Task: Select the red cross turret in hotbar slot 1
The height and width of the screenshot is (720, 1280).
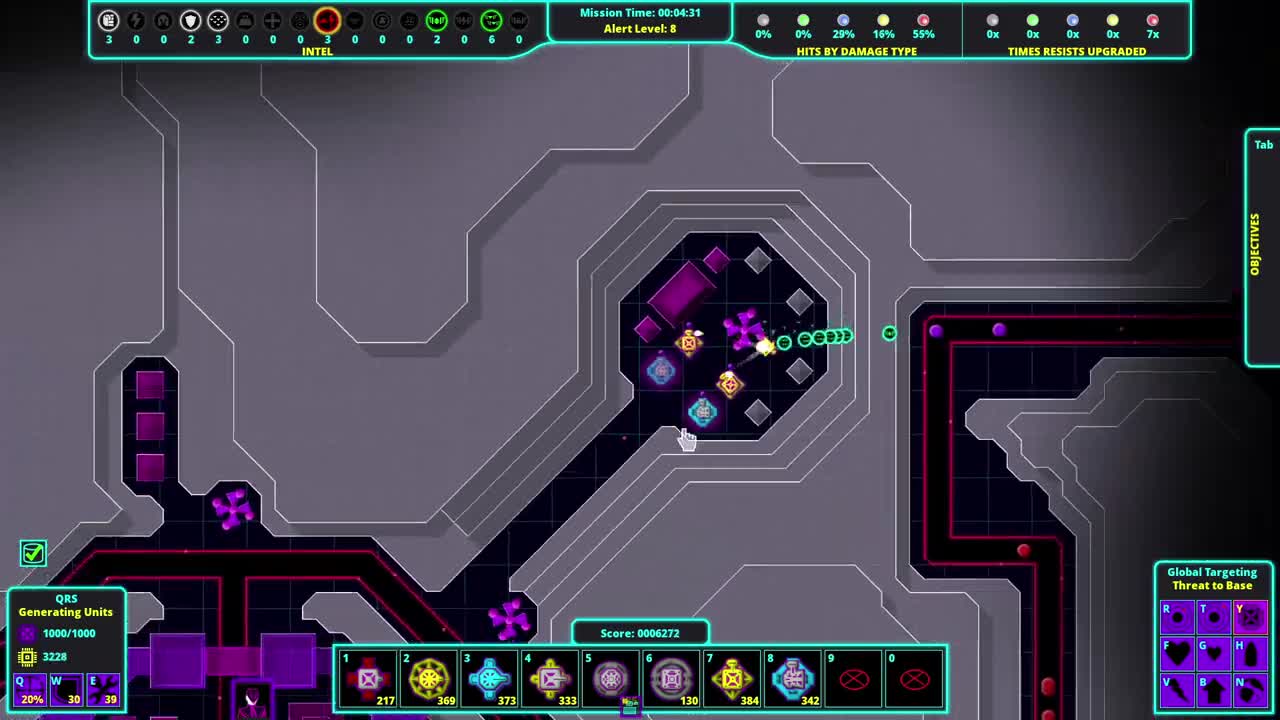Action: (368, 678)
